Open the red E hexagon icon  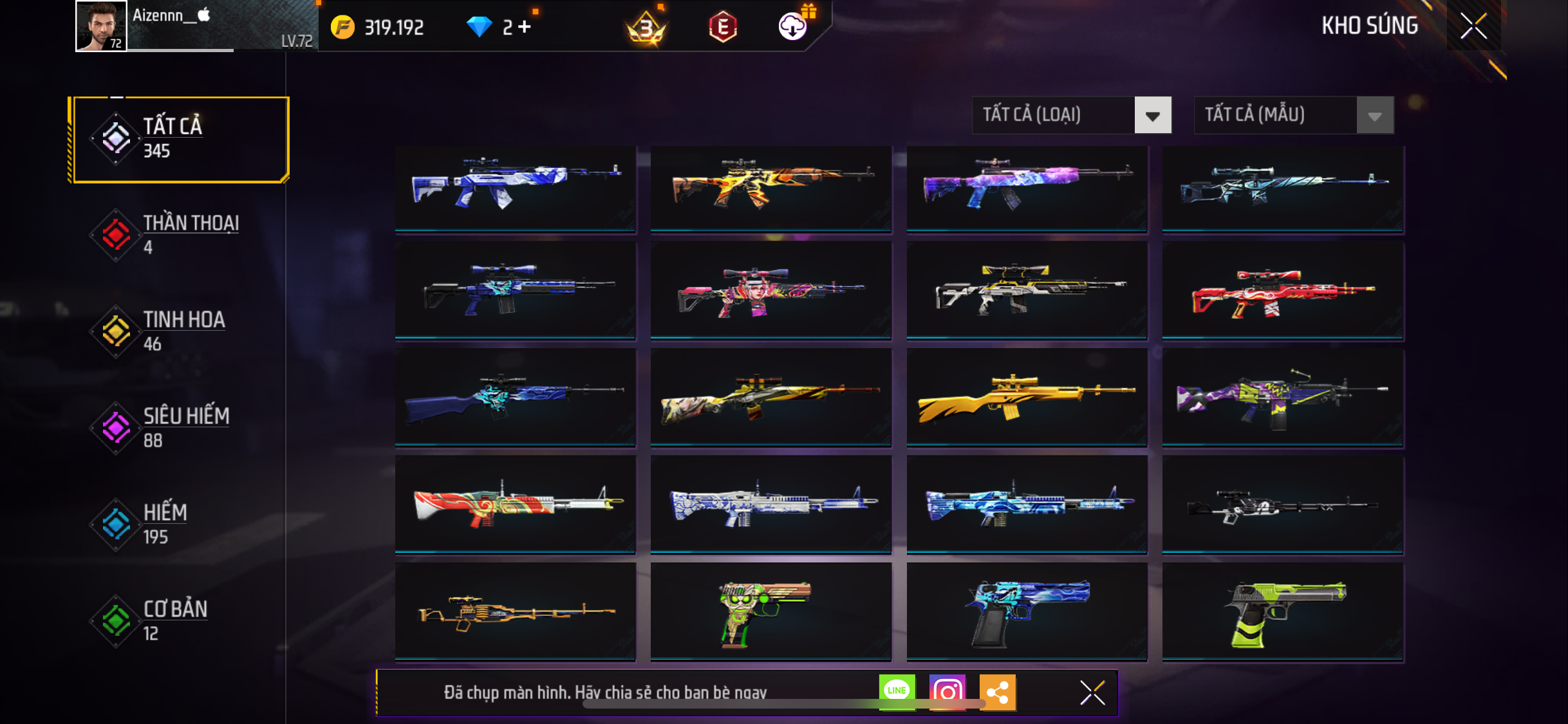(723, 27)
